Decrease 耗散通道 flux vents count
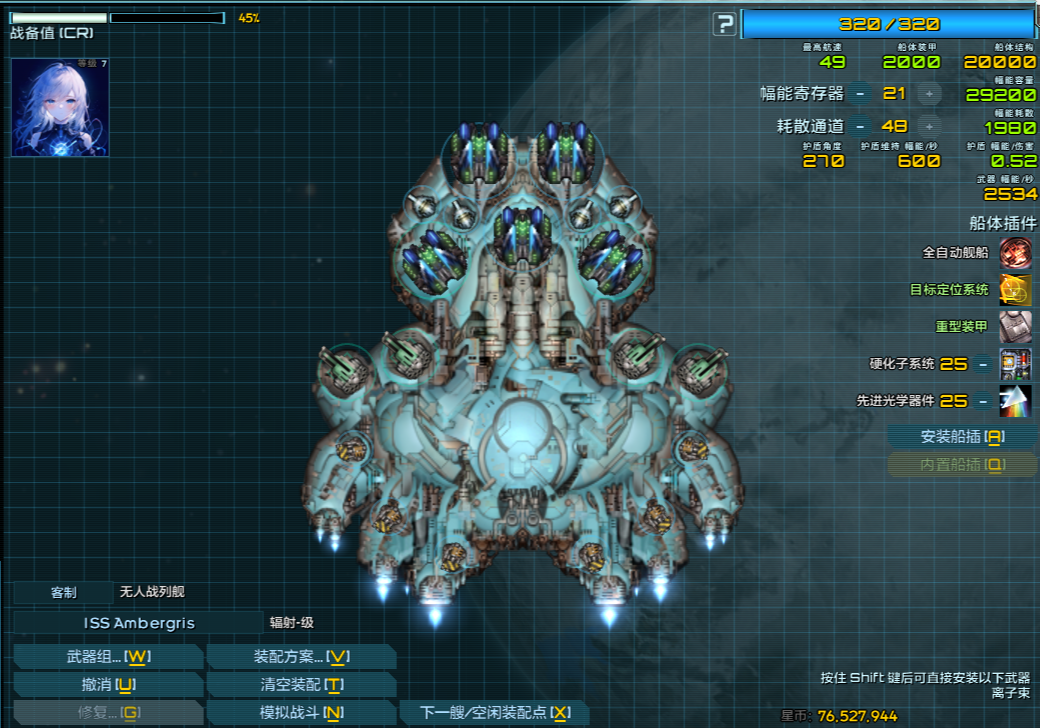Viewport: 1040px width, 728px height. coord(860,127)
